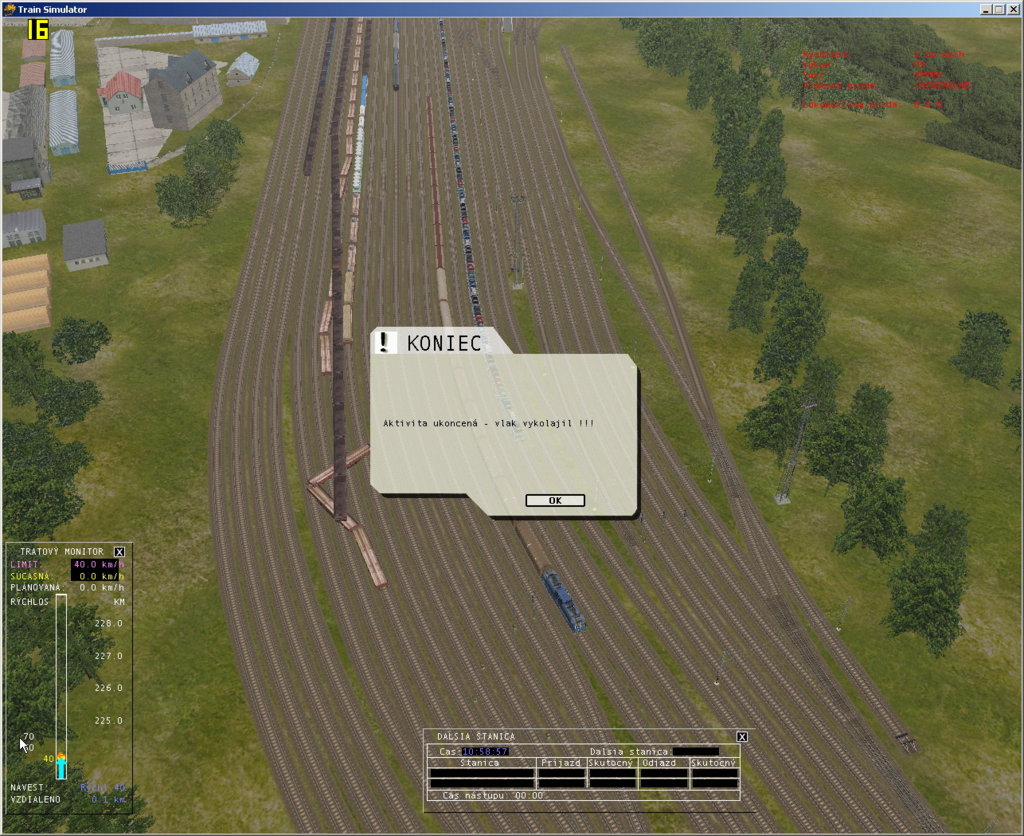Close the Train Simulator window
This screenshot has height=836, width=1024.
pos(1012,9)
